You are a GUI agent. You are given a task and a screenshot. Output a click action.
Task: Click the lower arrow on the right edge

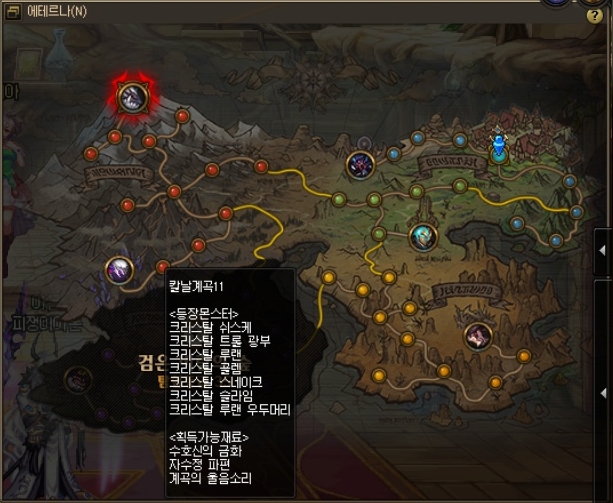click(x=602, y=394)
